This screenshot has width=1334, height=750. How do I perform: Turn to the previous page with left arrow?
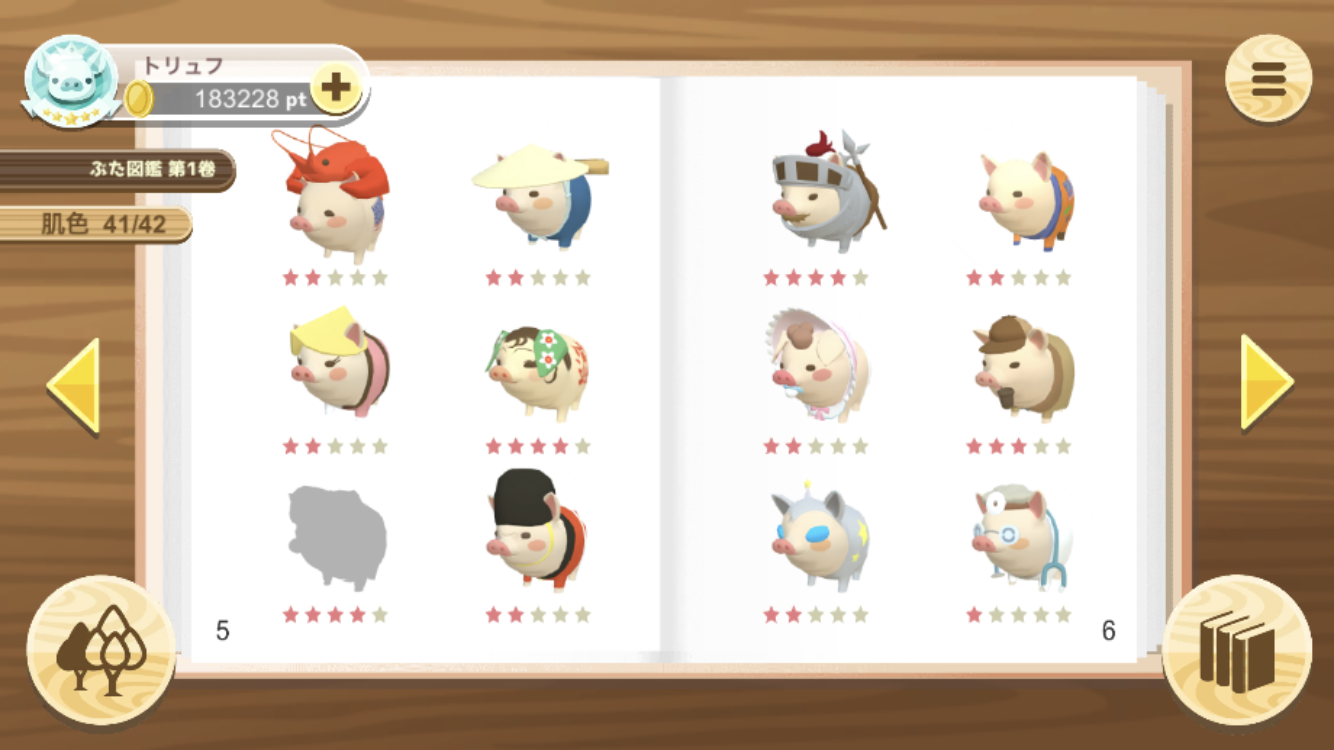(x=74, y=385)
